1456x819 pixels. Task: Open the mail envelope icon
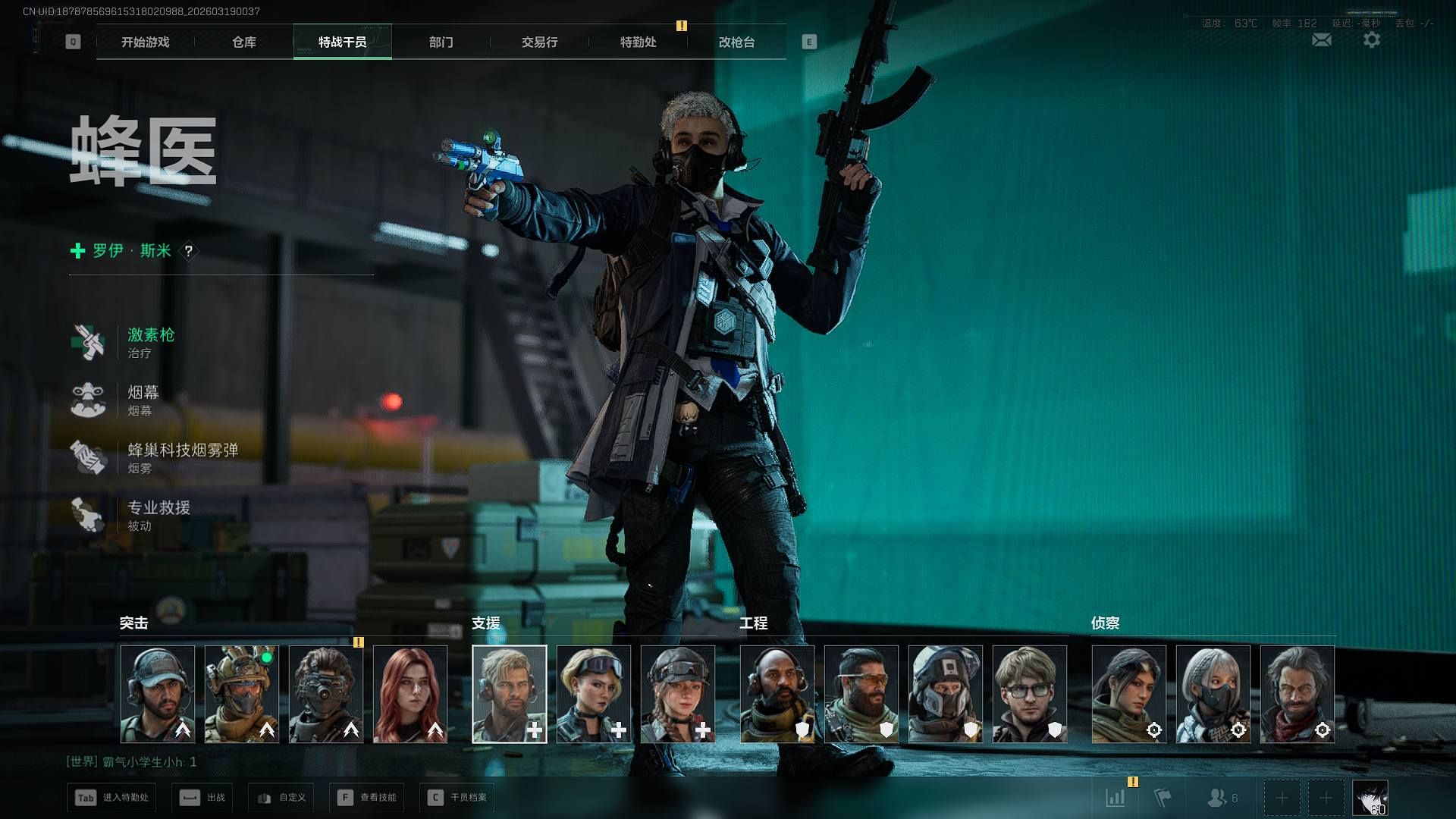tap(1321, 40)
